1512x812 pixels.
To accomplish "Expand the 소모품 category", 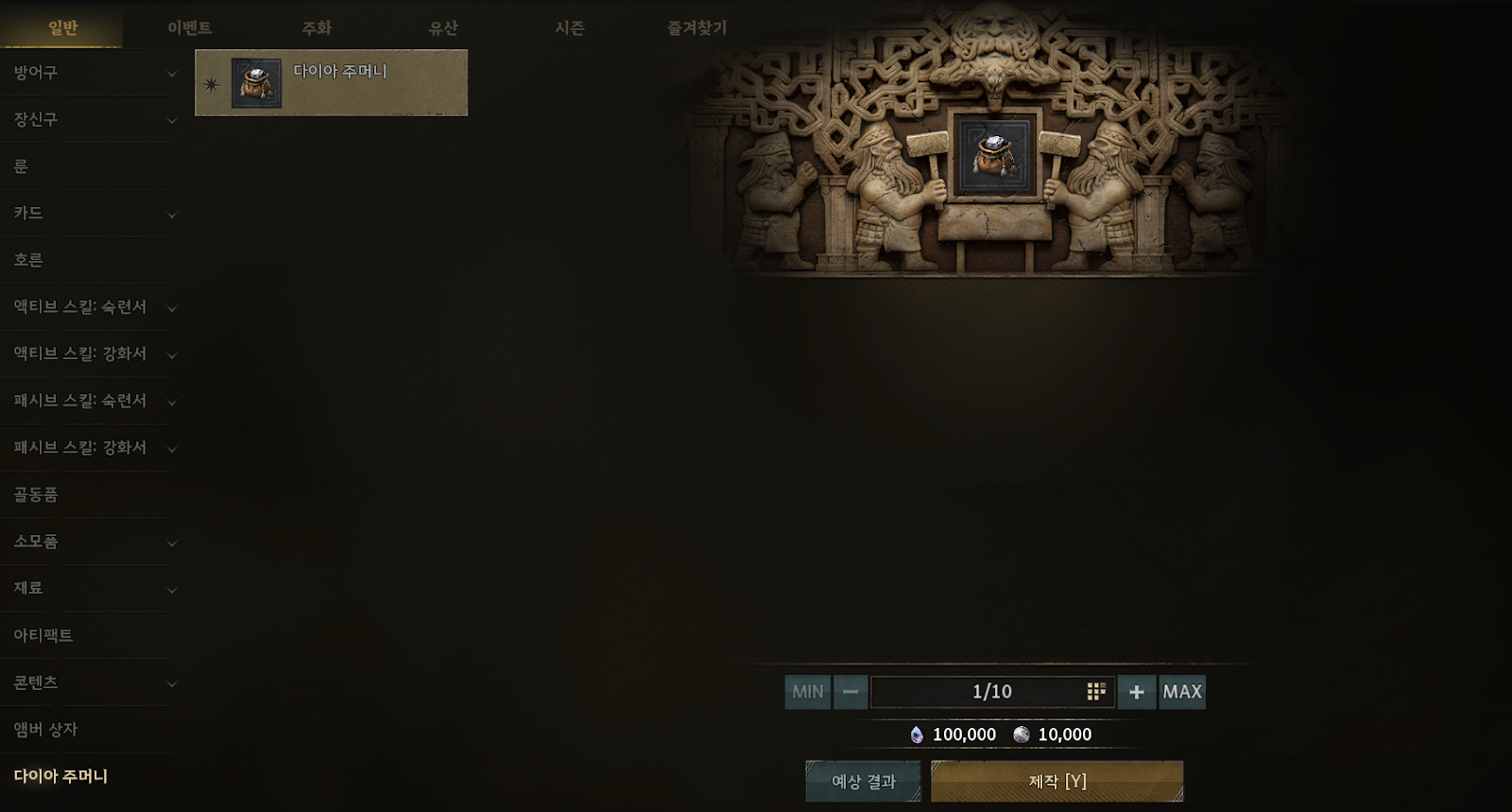I will tap(90, 542).
